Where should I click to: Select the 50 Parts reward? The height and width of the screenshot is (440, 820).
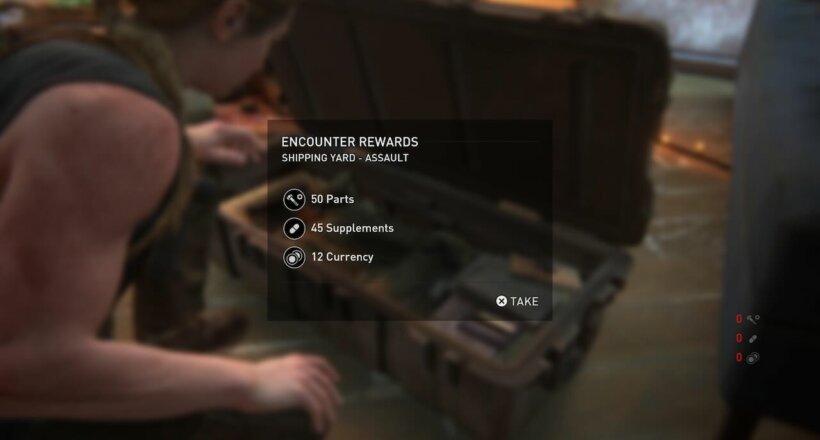point(332,199)
